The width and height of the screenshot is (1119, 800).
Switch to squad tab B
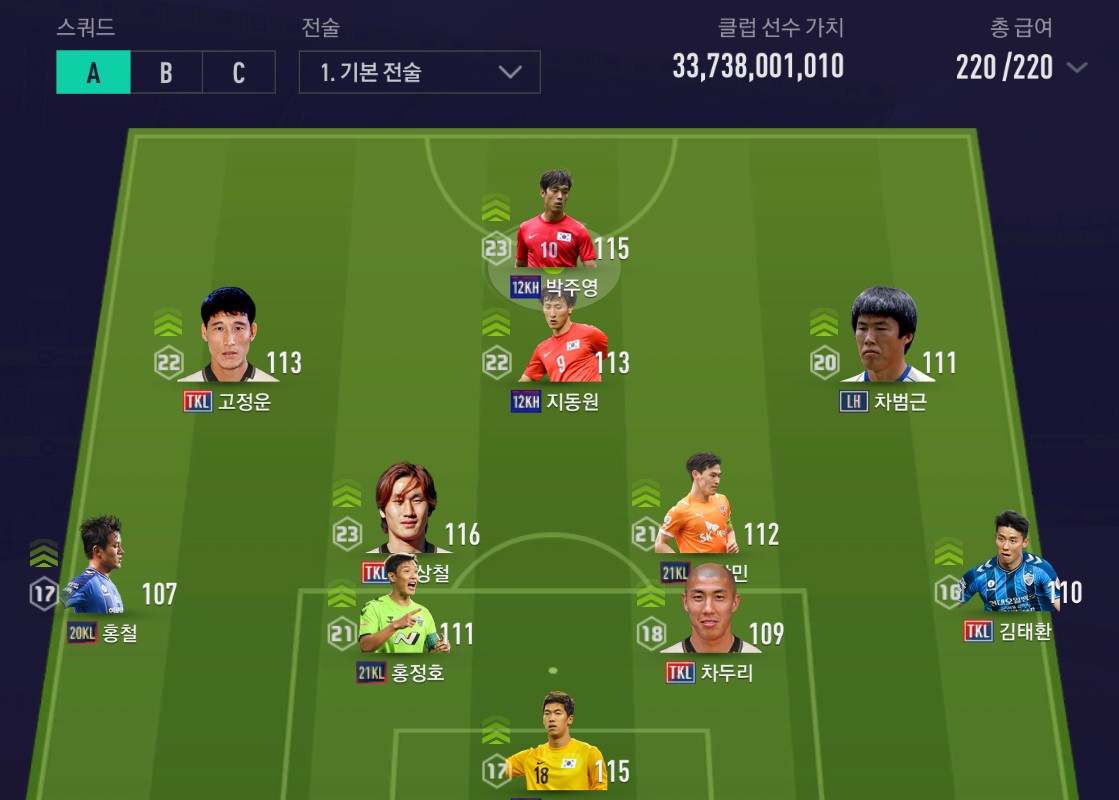166,72
